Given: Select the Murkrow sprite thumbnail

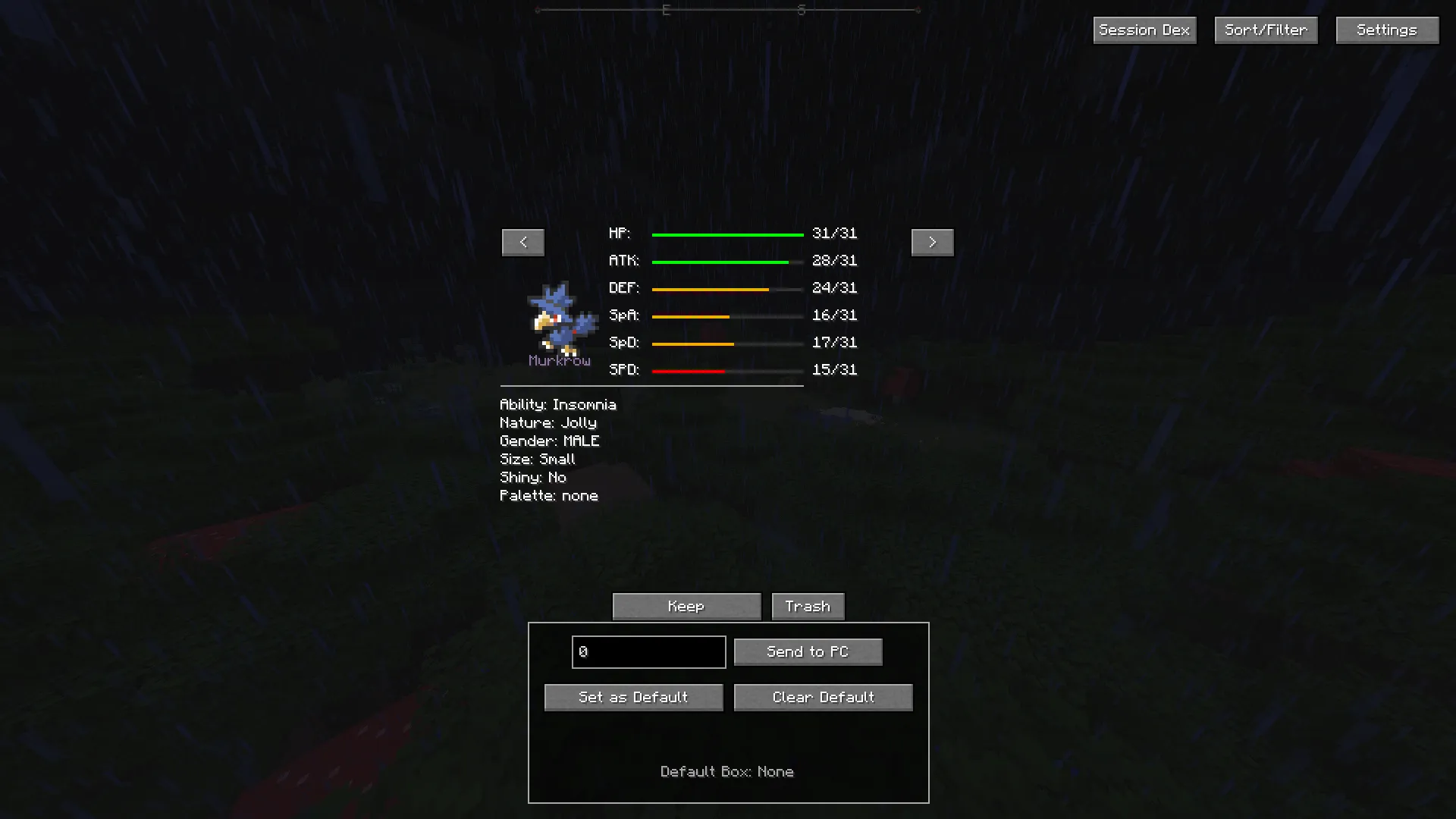Looking at the screenshot, I should 560,318.
